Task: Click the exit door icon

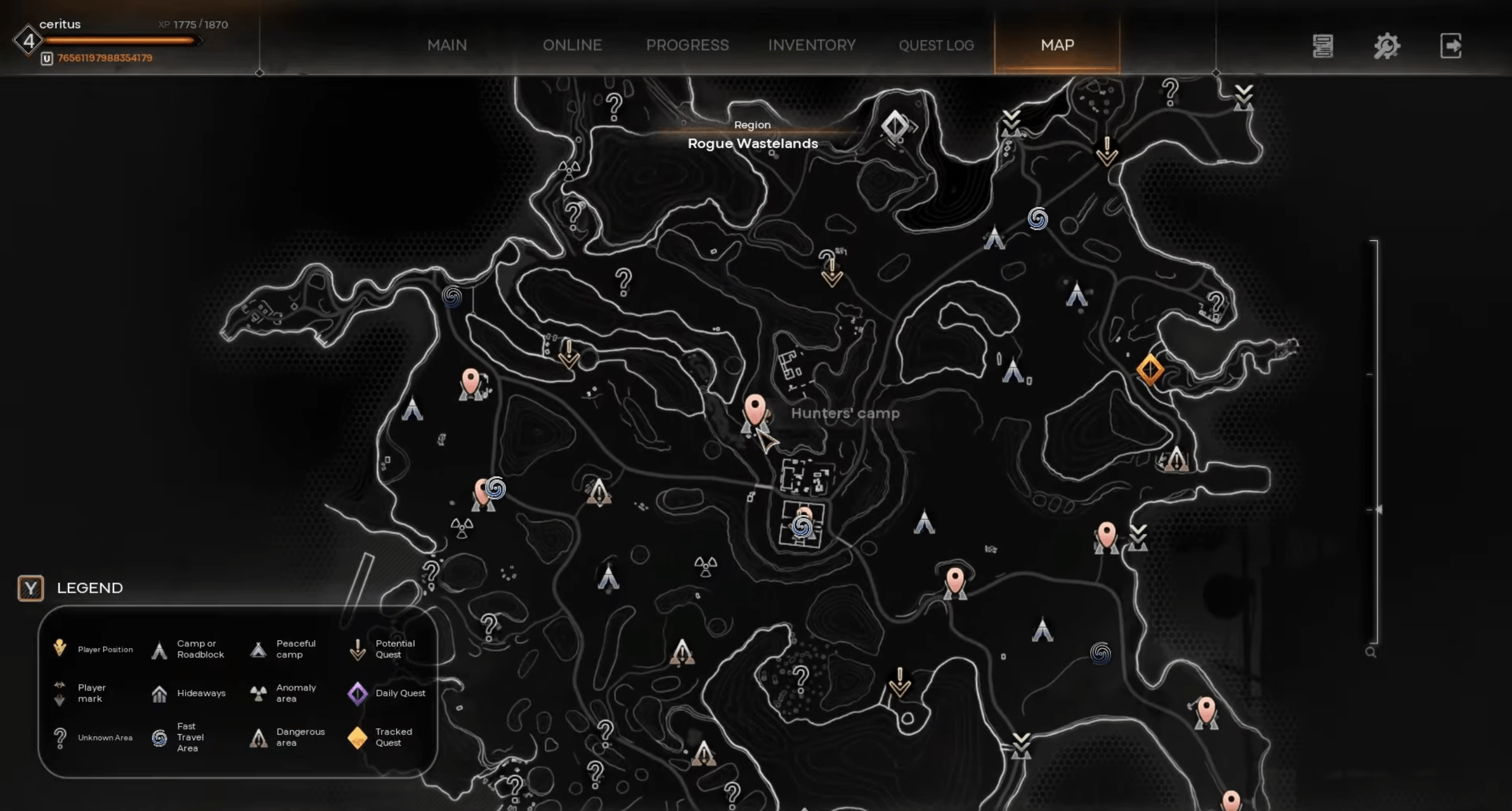Action: pos(1451,46)
